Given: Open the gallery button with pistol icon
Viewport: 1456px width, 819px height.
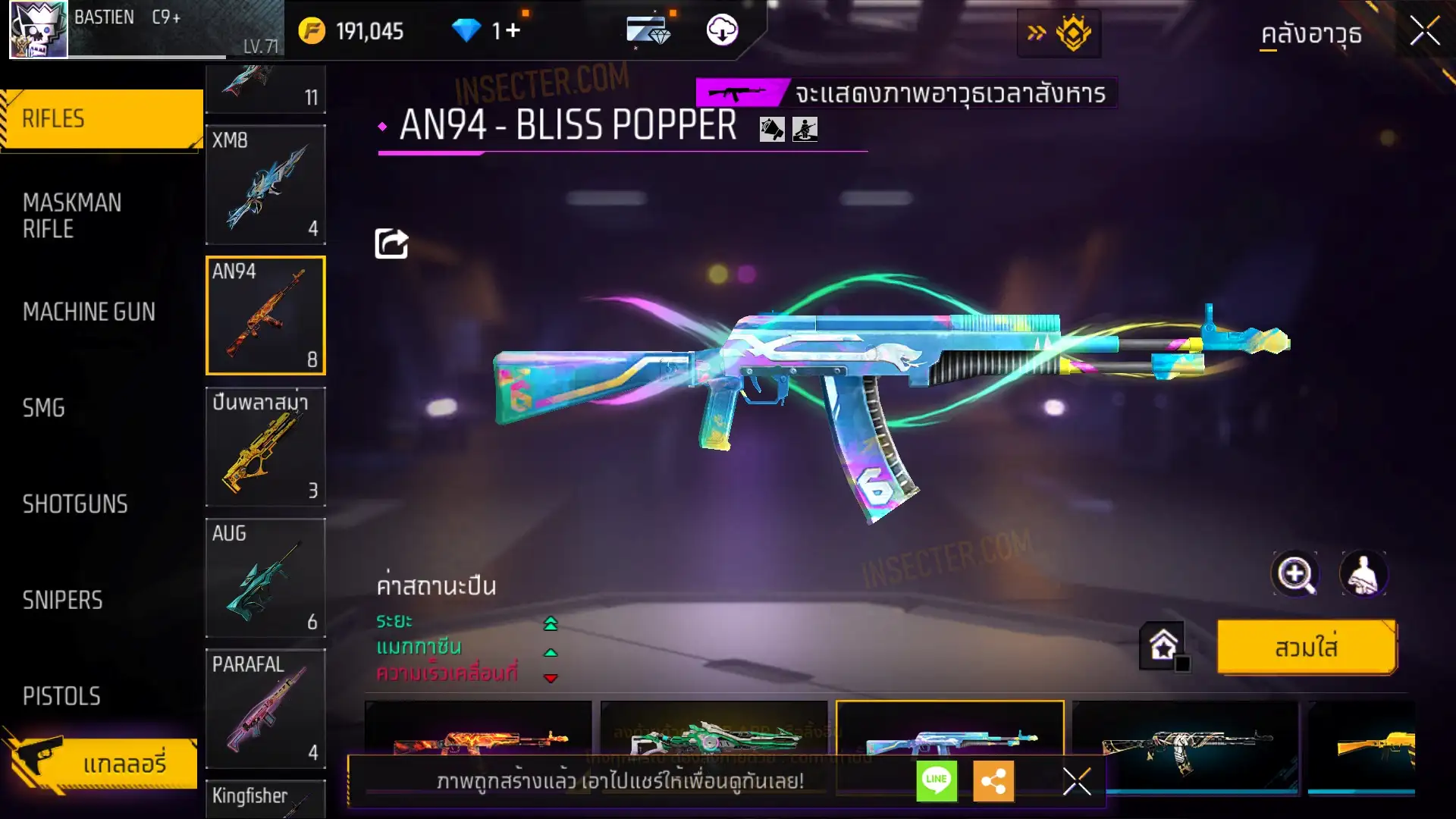Looking at the screenshot, I should [102, 763].
